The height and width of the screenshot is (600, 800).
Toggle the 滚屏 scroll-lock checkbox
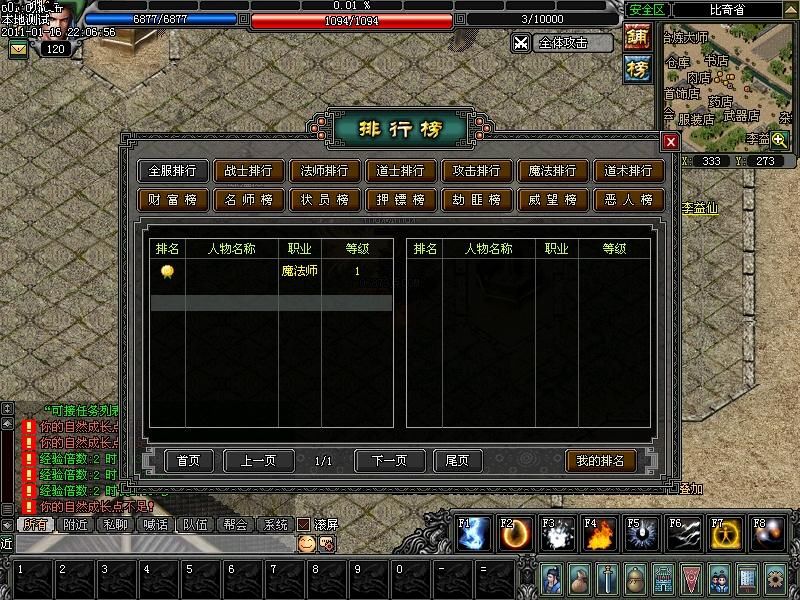click(303, 524)
